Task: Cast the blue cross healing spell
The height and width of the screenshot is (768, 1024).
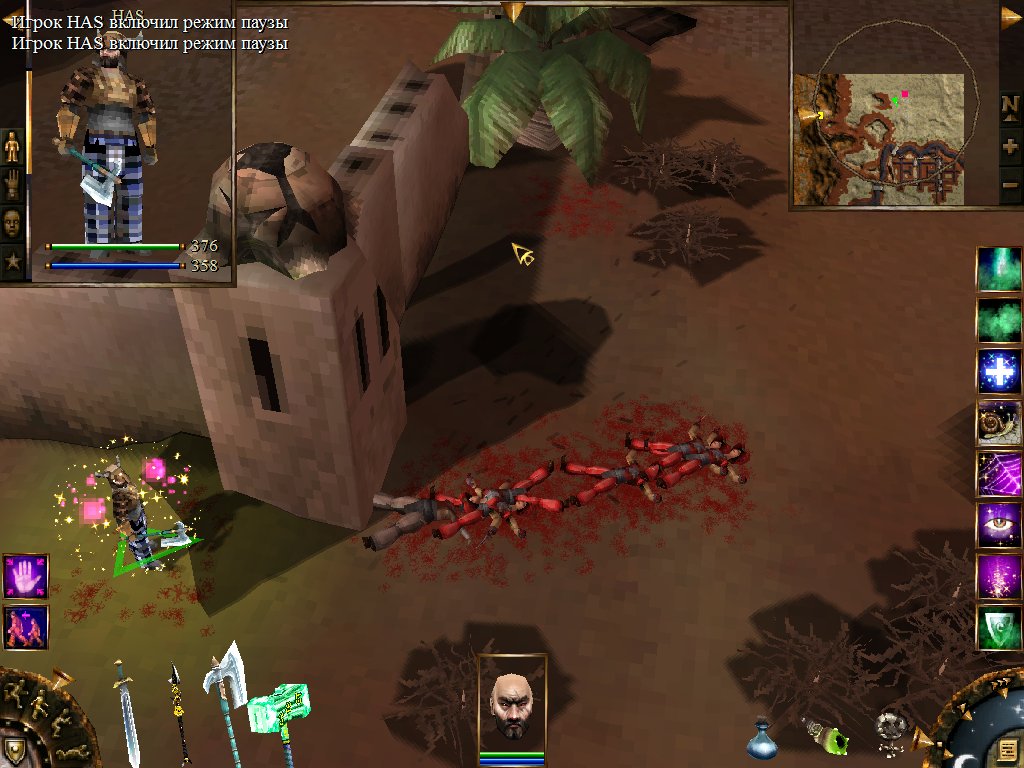Action: click(x=999, y=372)
